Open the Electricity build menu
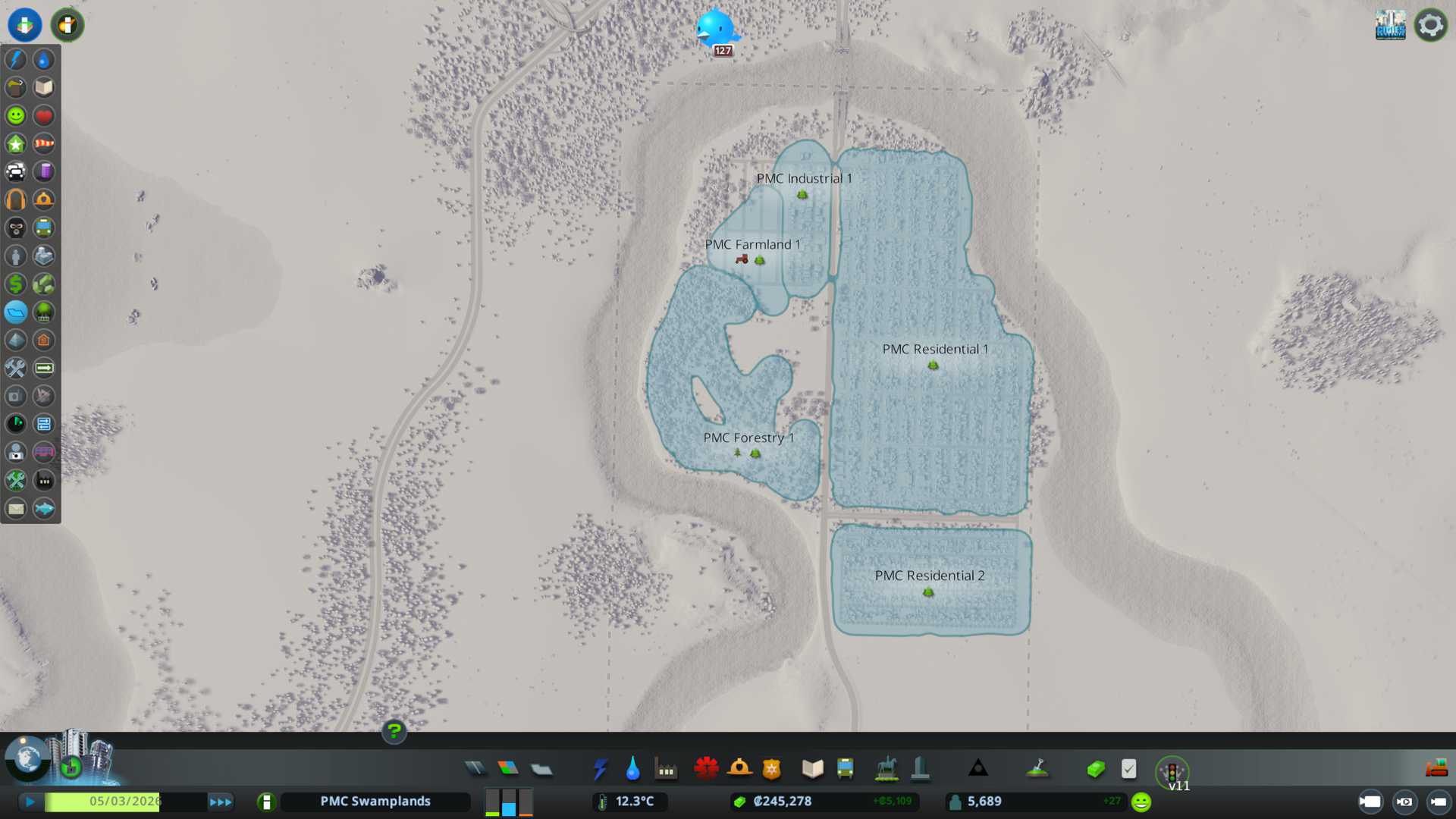This screenshot has width=1456, height=819. click(600, 769)
